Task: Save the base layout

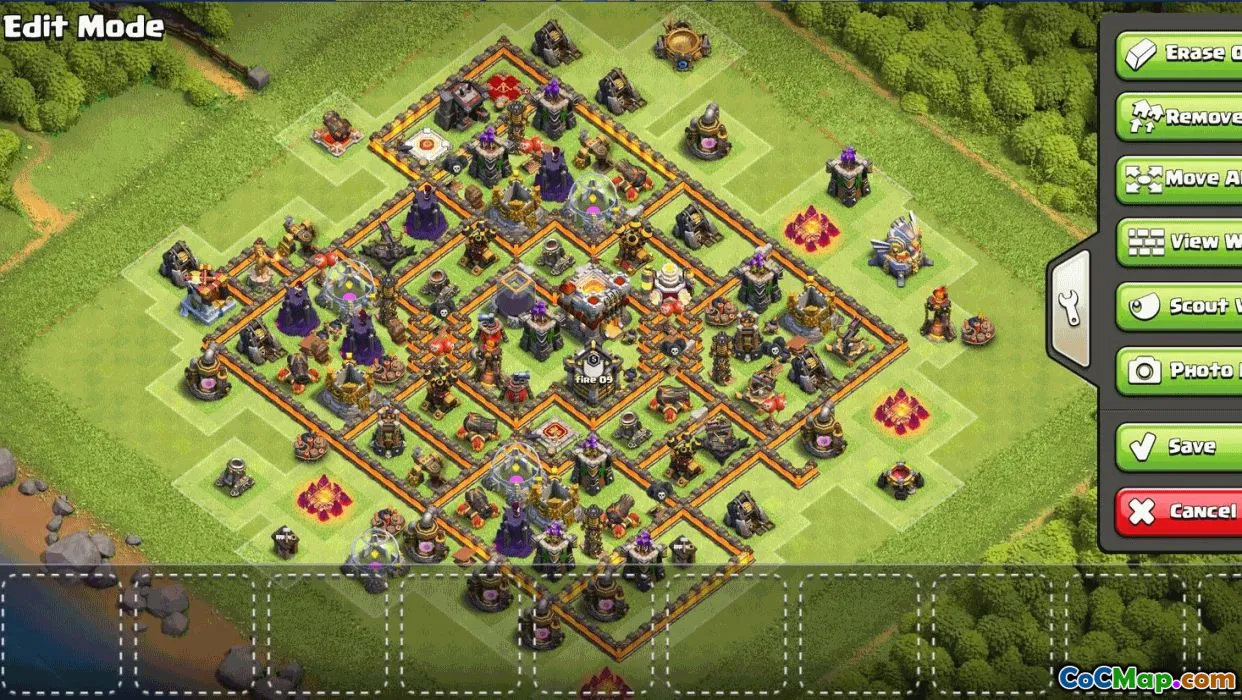Action: coord(1180,446)
